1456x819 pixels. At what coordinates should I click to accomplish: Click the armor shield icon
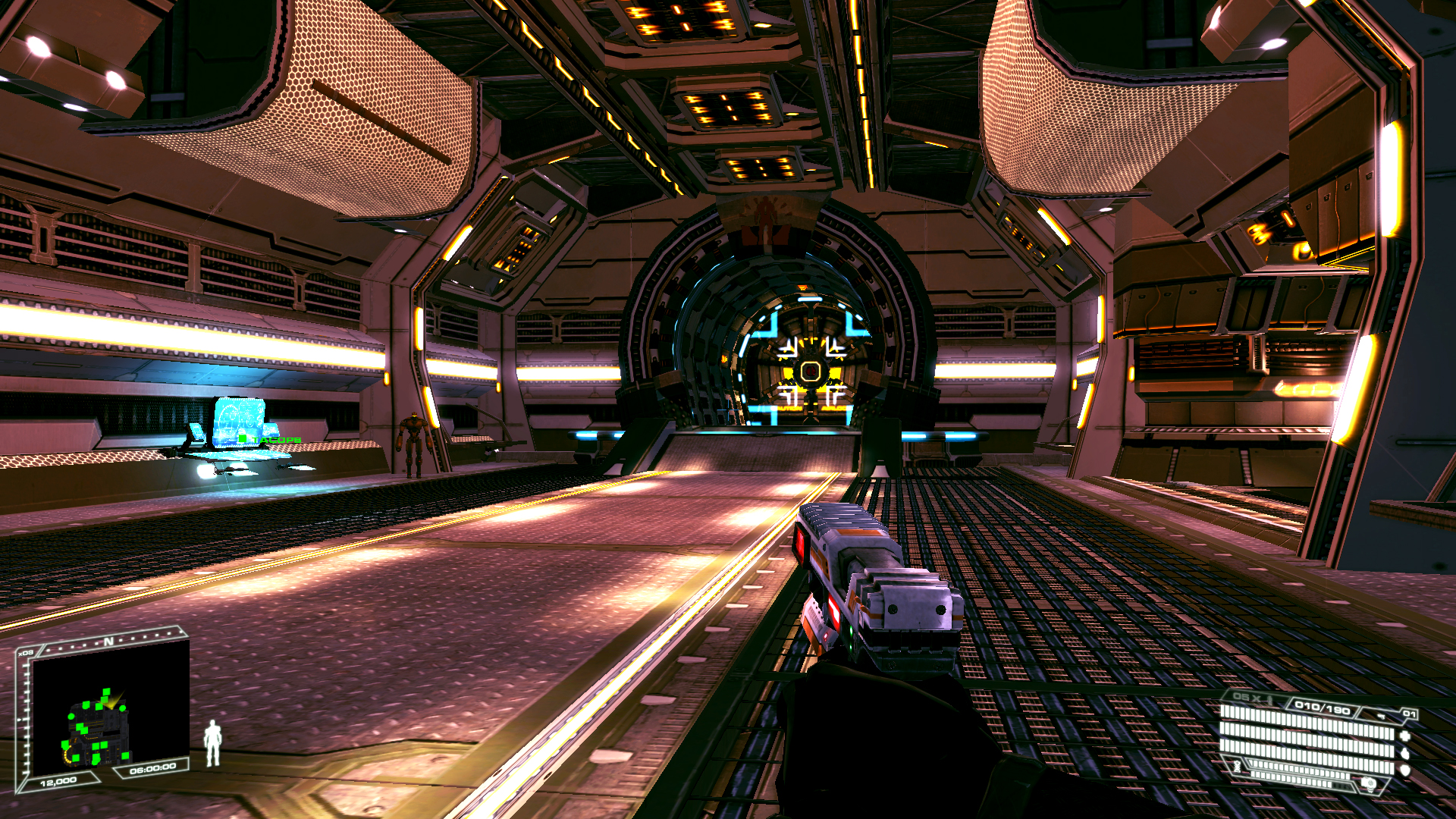1404,770
